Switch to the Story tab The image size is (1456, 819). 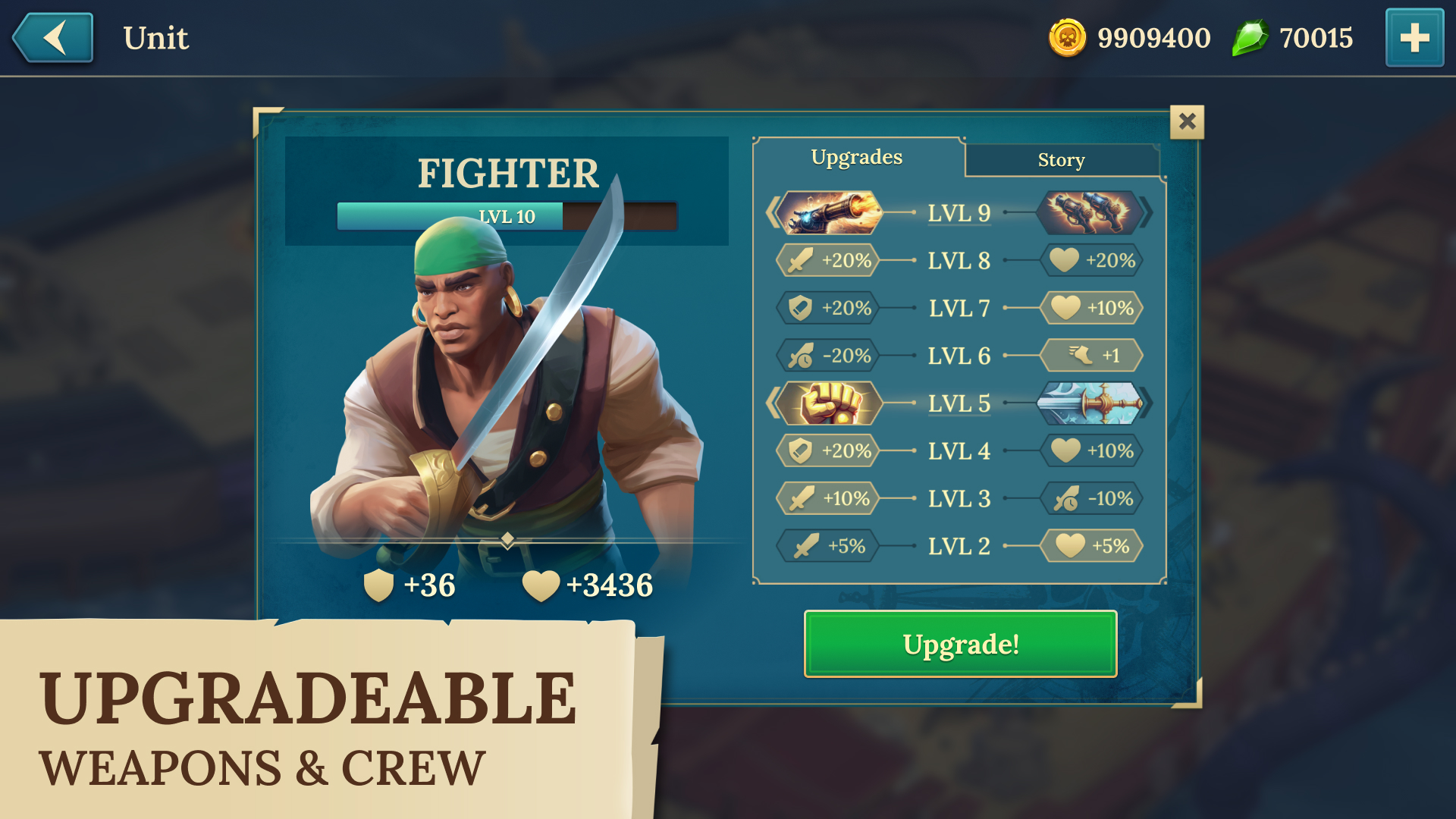click(x=1062, y=159)
